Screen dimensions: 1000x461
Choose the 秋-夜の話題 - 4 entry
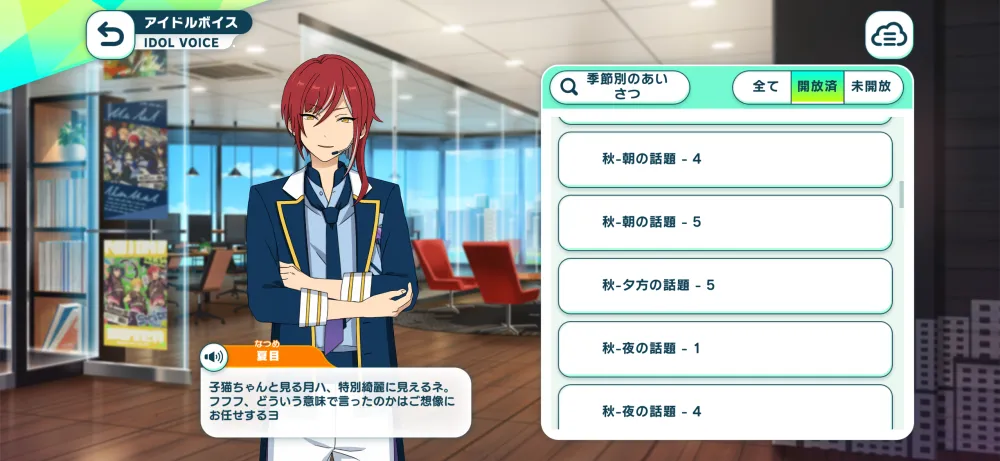point(724,410)
